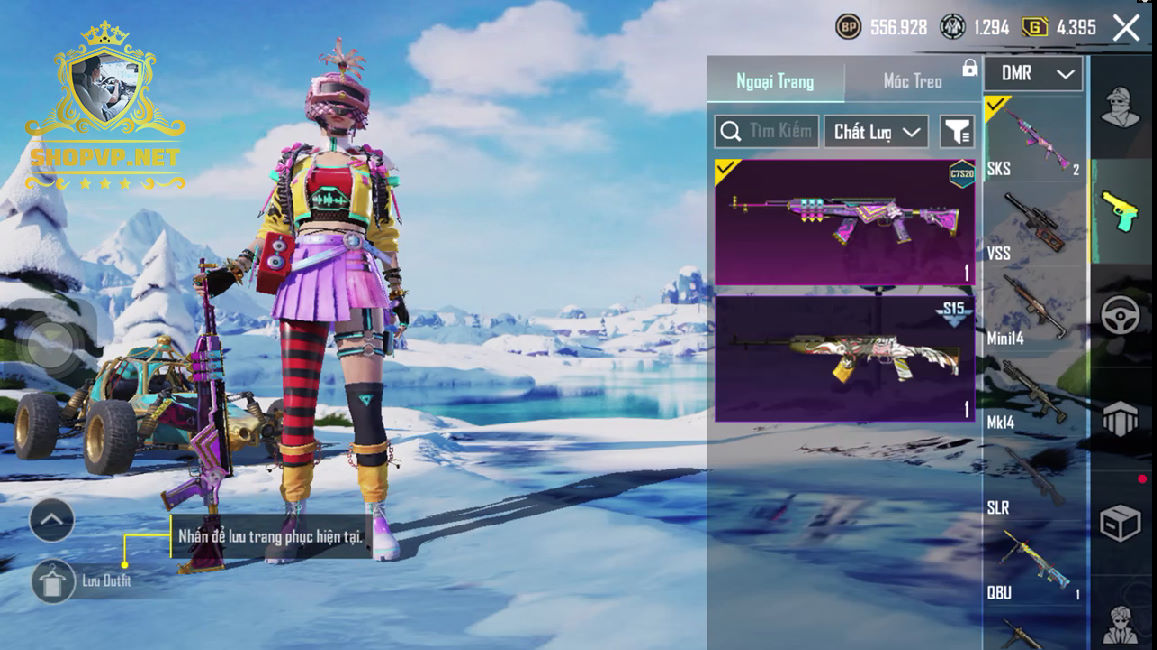This screenshot has width=1157, height=650.
Task: Open the Móc Treo tab
Action: 912,81
